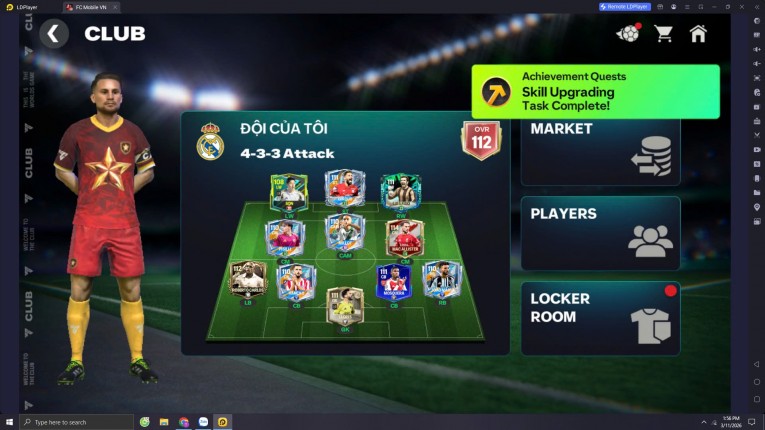Open the football icon with red notification
The width and height of the screenshot is (765, 430).
click(628, 34)
